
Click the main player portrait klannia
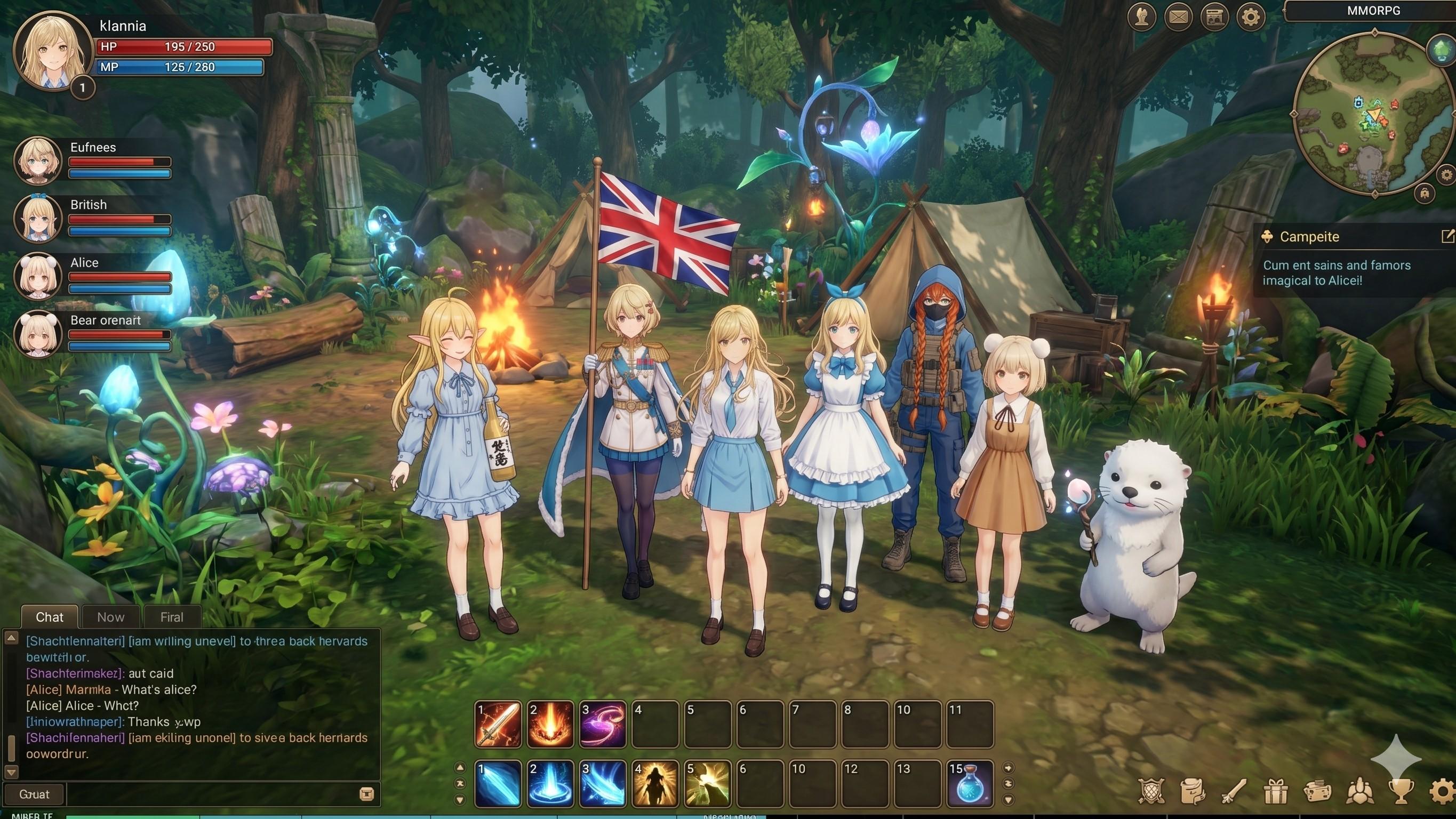pyautogui.click(x=53, y=52)
